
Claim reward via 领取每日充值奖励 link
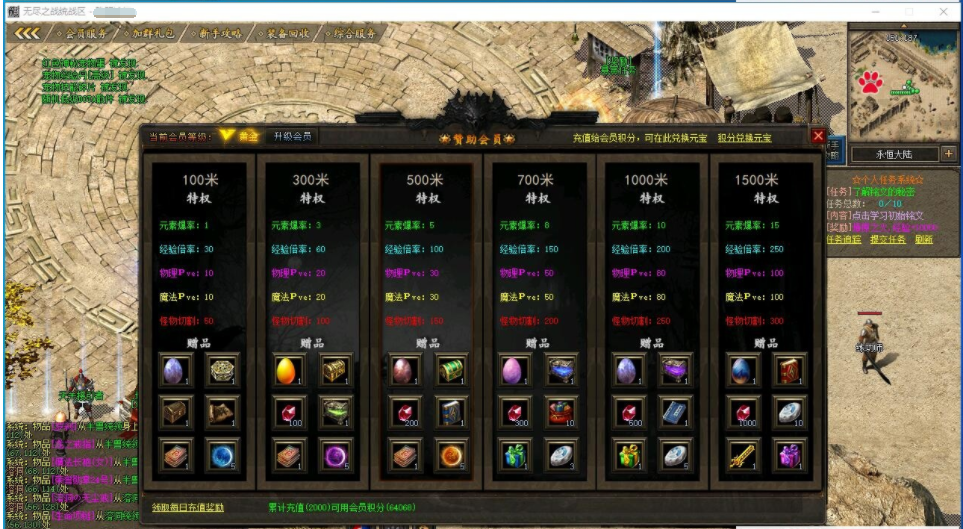point(188,507)
